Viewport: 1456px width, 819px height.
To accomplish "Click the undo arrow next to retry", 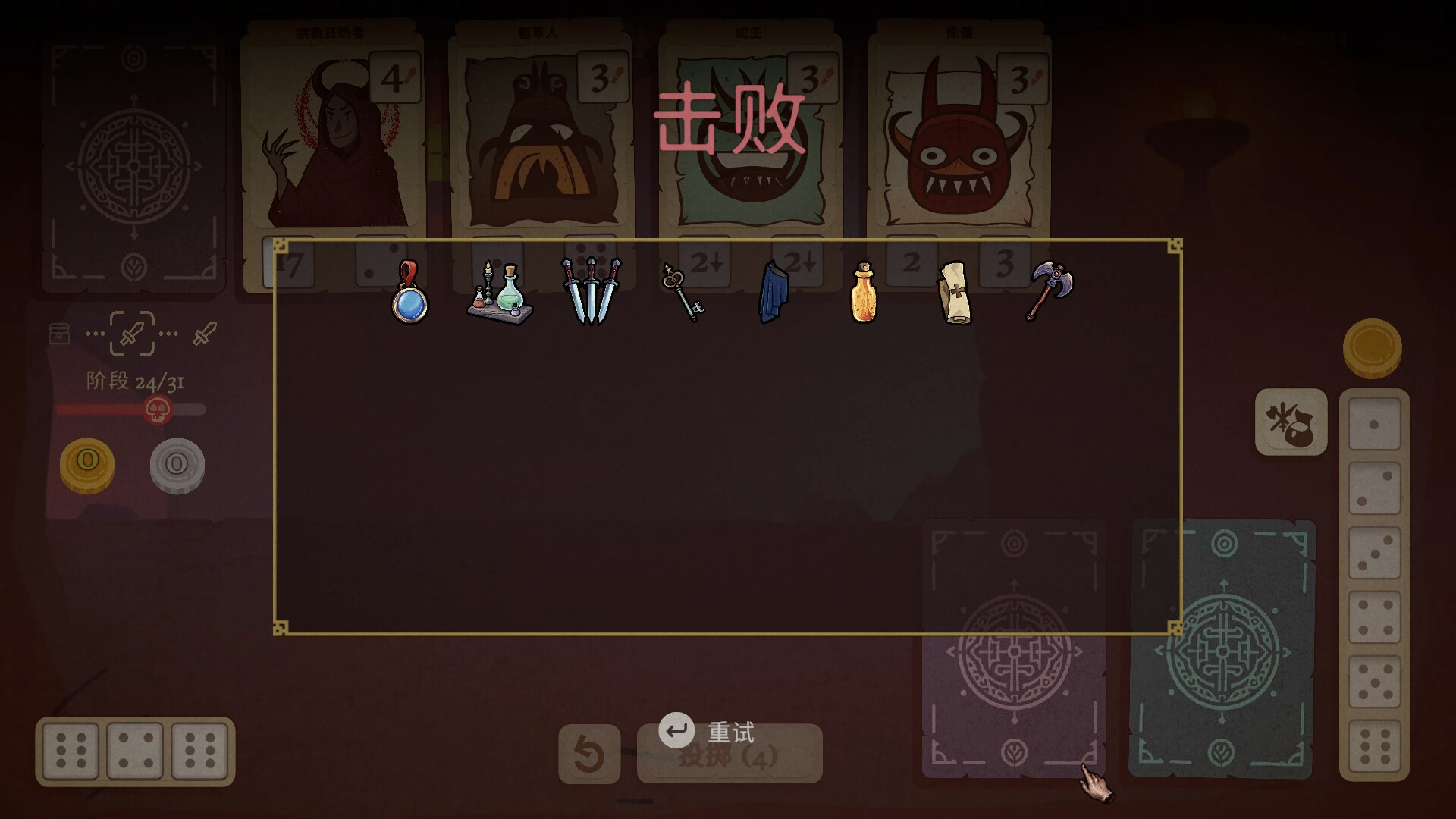I will click(591, 755).
